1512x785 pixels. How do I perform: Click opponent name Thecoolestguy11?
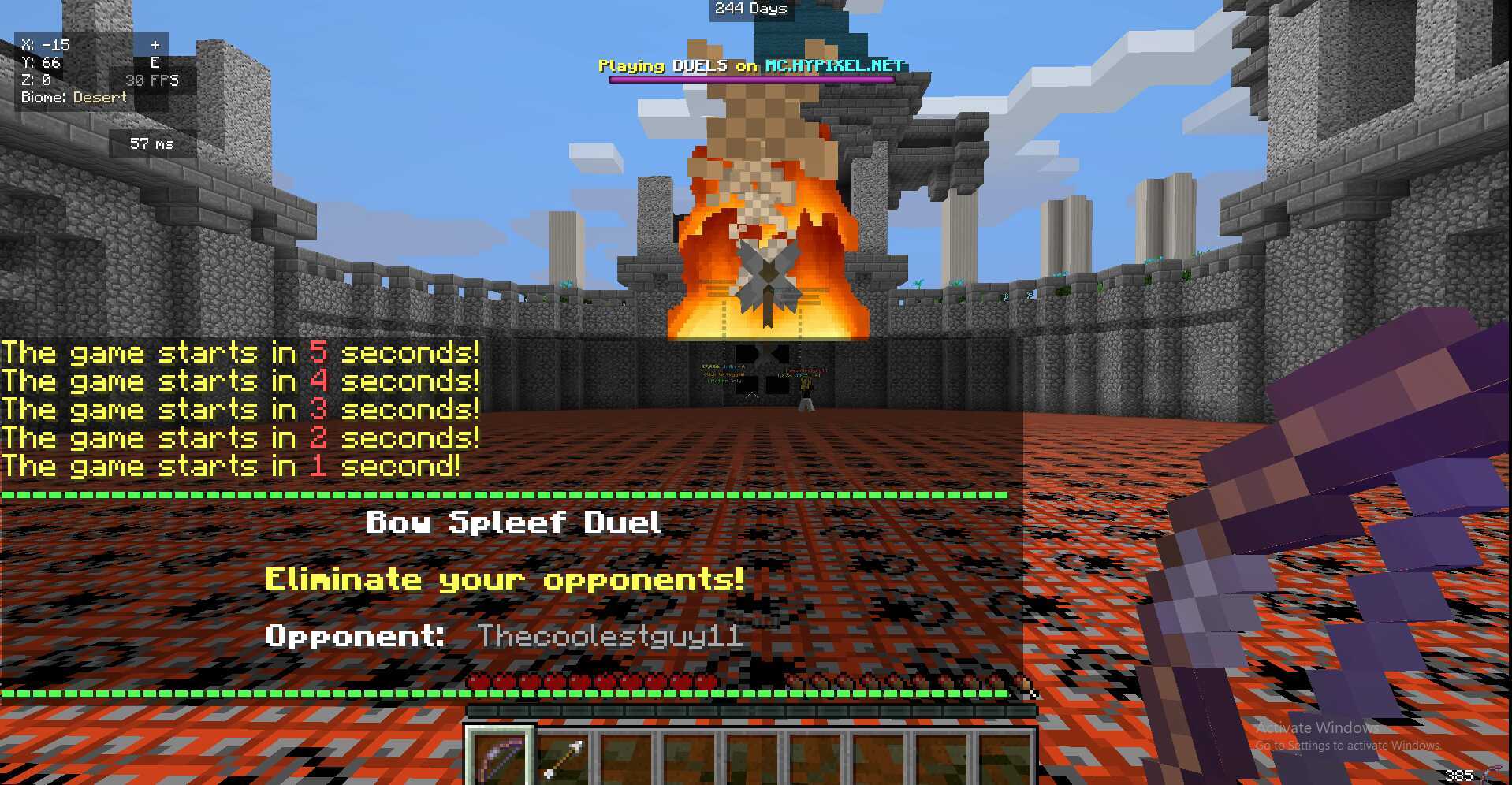click(x=611, y=637)
